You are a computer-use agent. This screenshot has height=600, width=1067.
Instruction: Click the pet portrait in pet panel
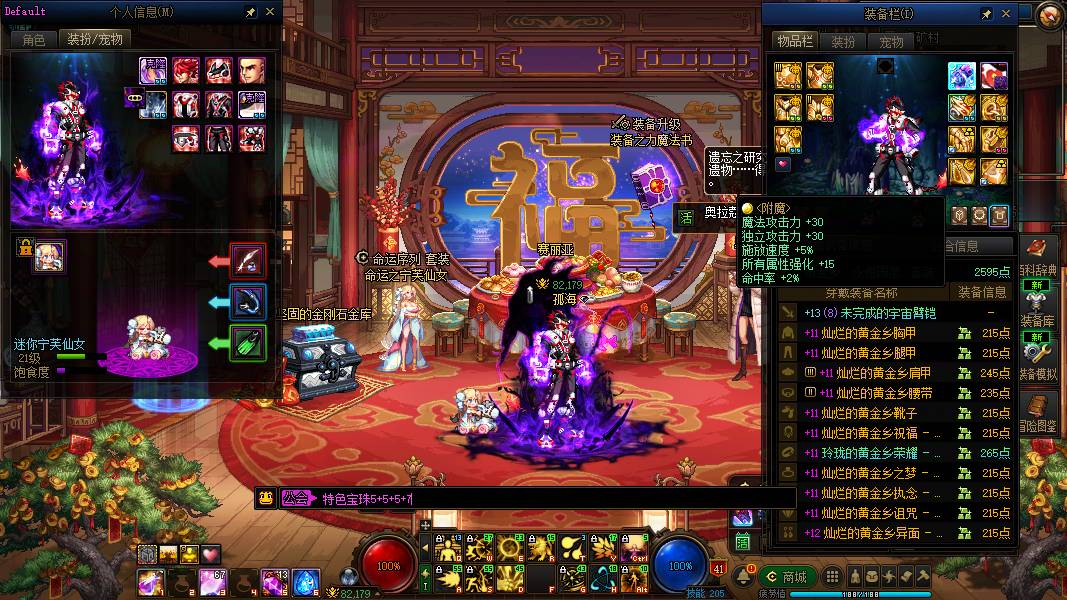coord(49,257)
